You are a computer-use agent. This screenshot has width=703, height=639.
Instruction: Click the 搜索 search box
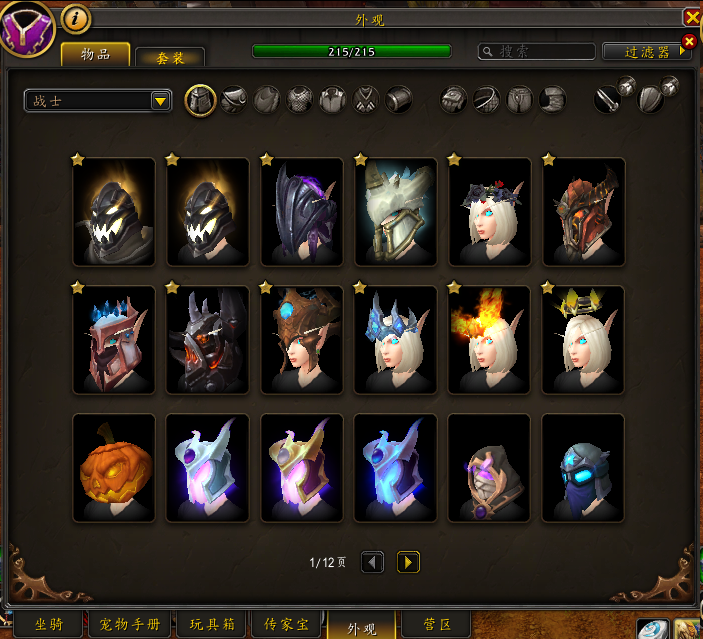click(536, 51)
